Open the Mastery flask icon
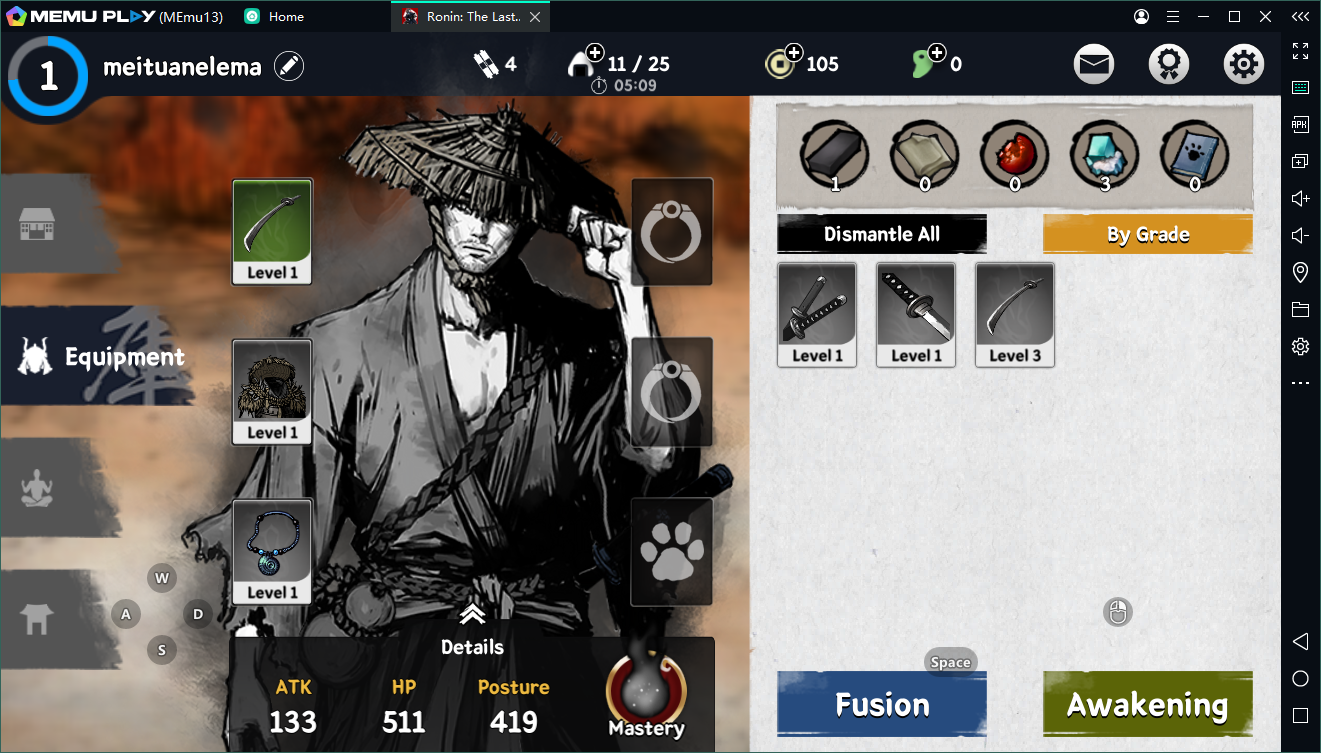 coord(646,692)
